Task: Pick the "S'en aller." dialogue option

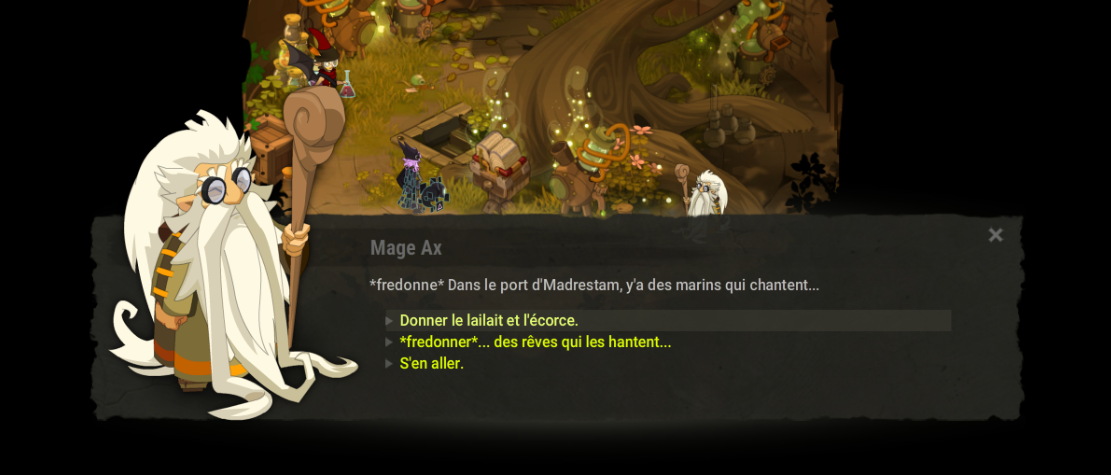Action: tap(432, 364)
